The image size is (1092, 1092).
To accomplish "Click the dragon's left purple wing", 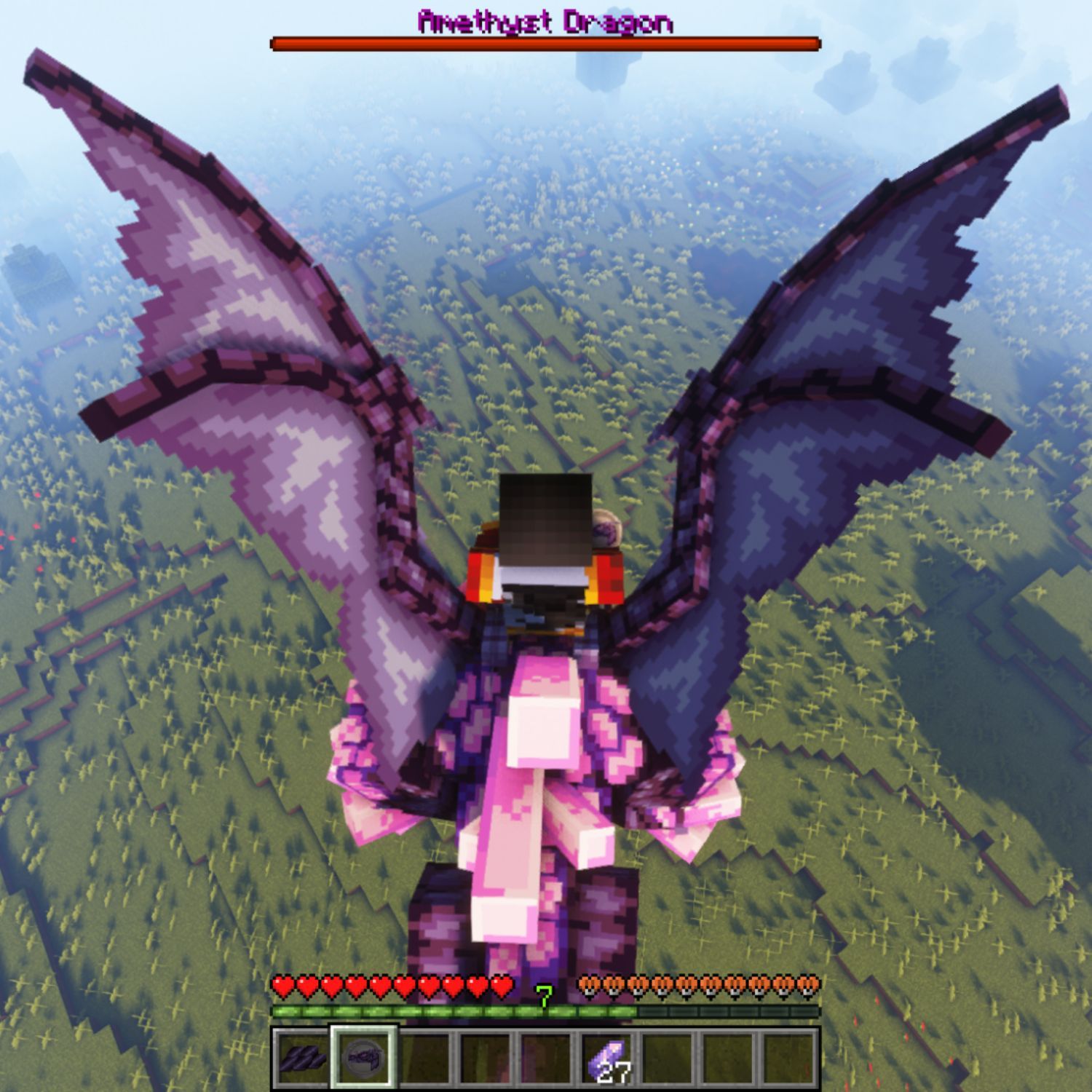I will [218, 291].
